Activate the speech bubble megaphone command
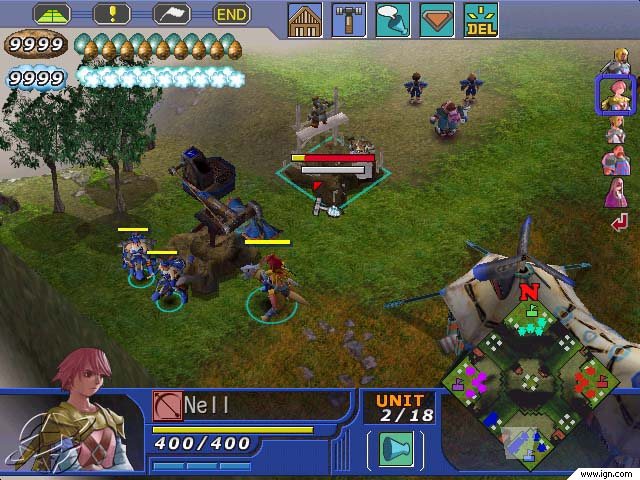Viewport: 640px width, 480px height. [x=392, y=20]
